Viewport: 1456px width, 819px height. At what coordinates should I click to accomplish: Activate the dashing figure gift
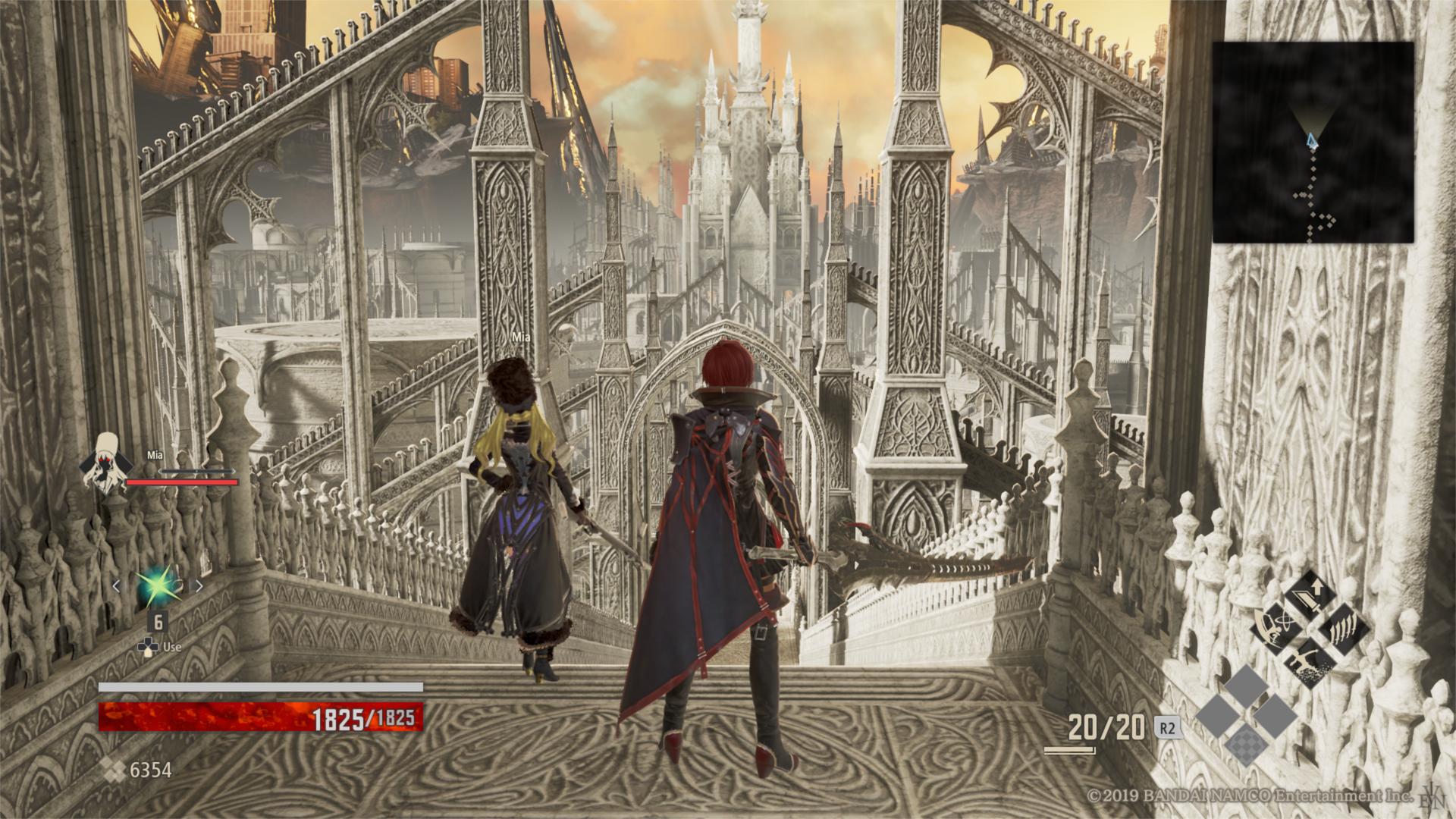(1310, 662)
